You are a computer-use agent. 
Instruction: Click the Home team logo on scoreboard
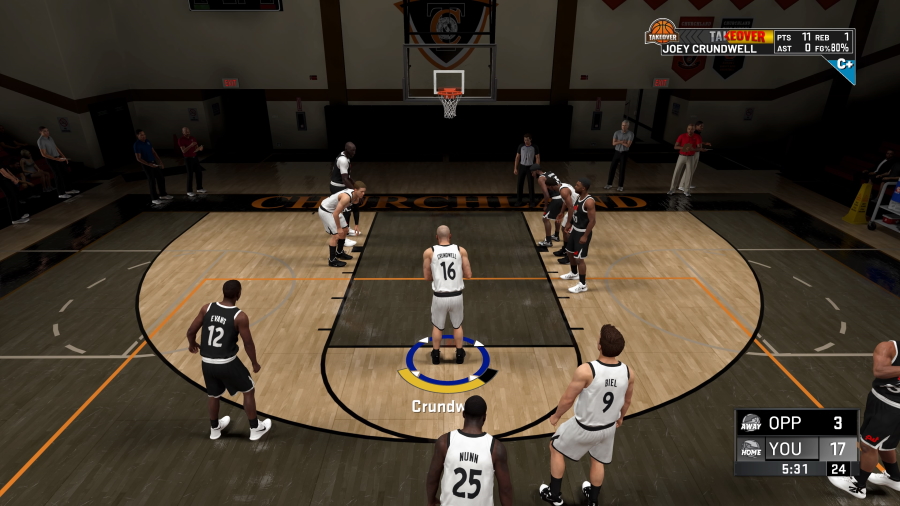751,449
